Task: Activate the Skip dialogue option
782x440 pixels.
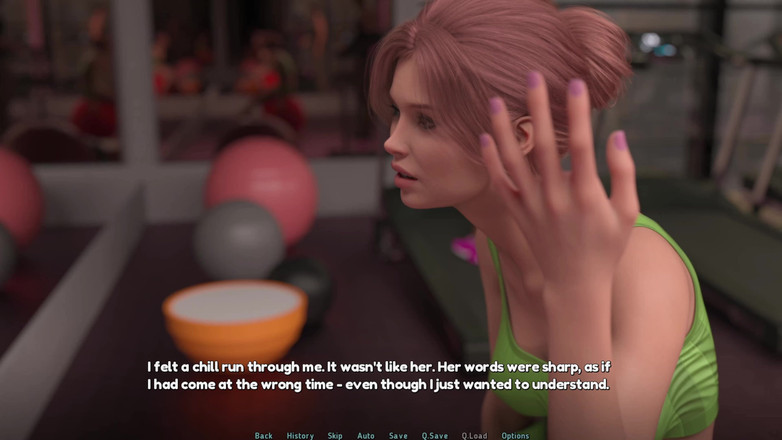Action: (x=335, y=435)
